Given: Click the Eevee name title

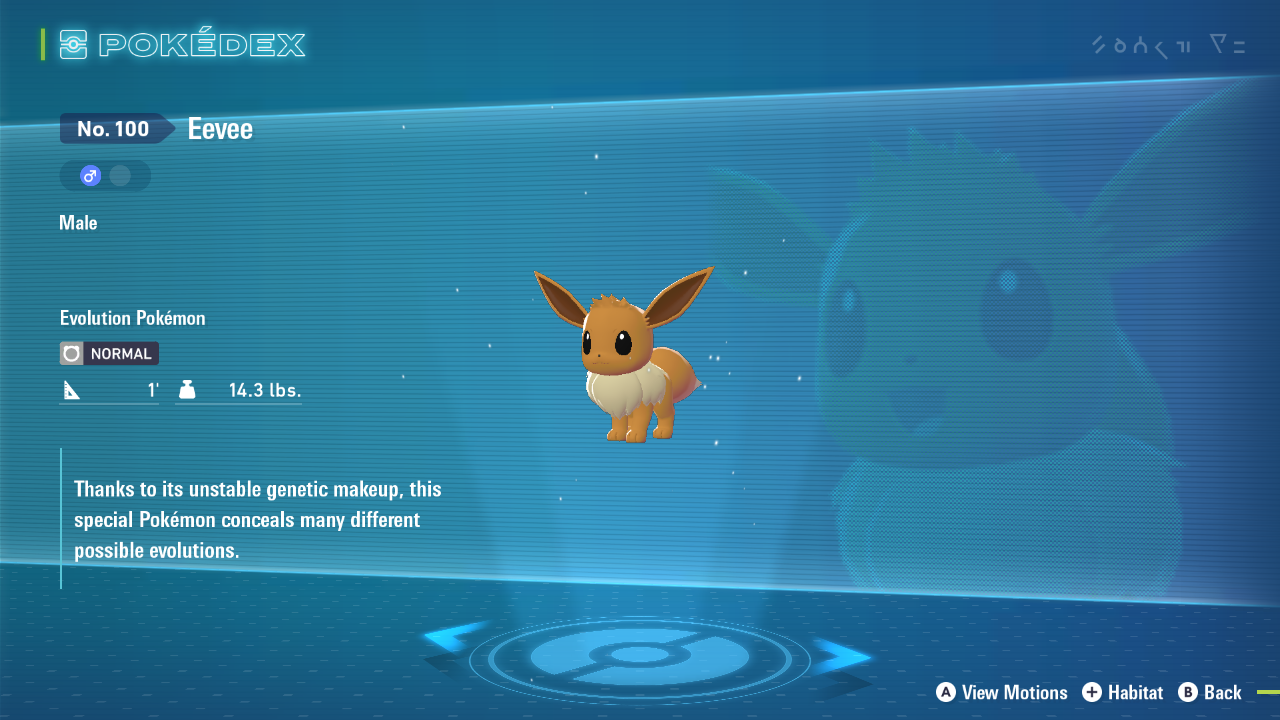Looking at the screenshot, I should pos(219,128).
